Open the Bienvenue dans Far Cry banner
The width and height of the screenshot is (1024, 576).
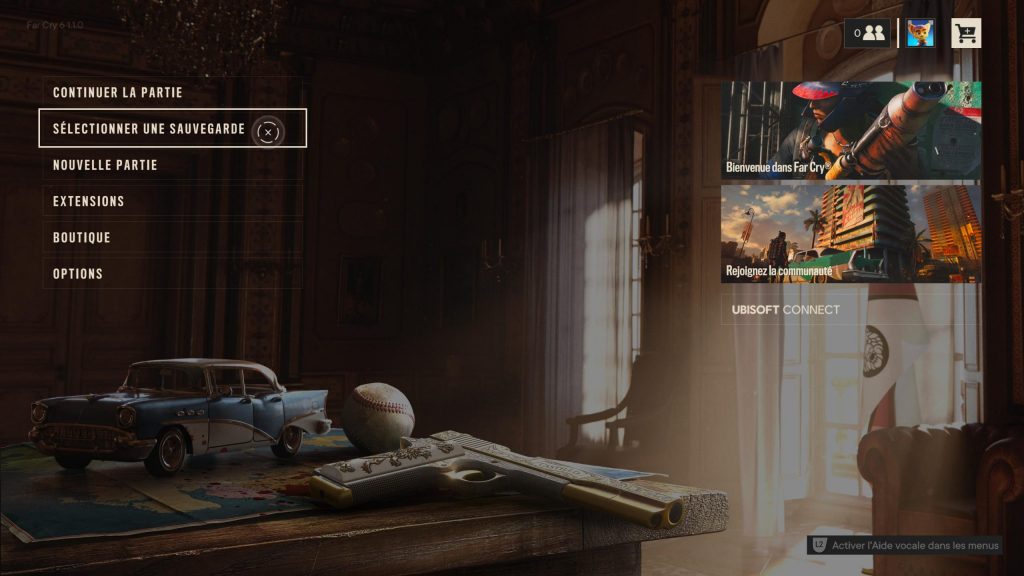pyautogui.click(x=851, y=130)
